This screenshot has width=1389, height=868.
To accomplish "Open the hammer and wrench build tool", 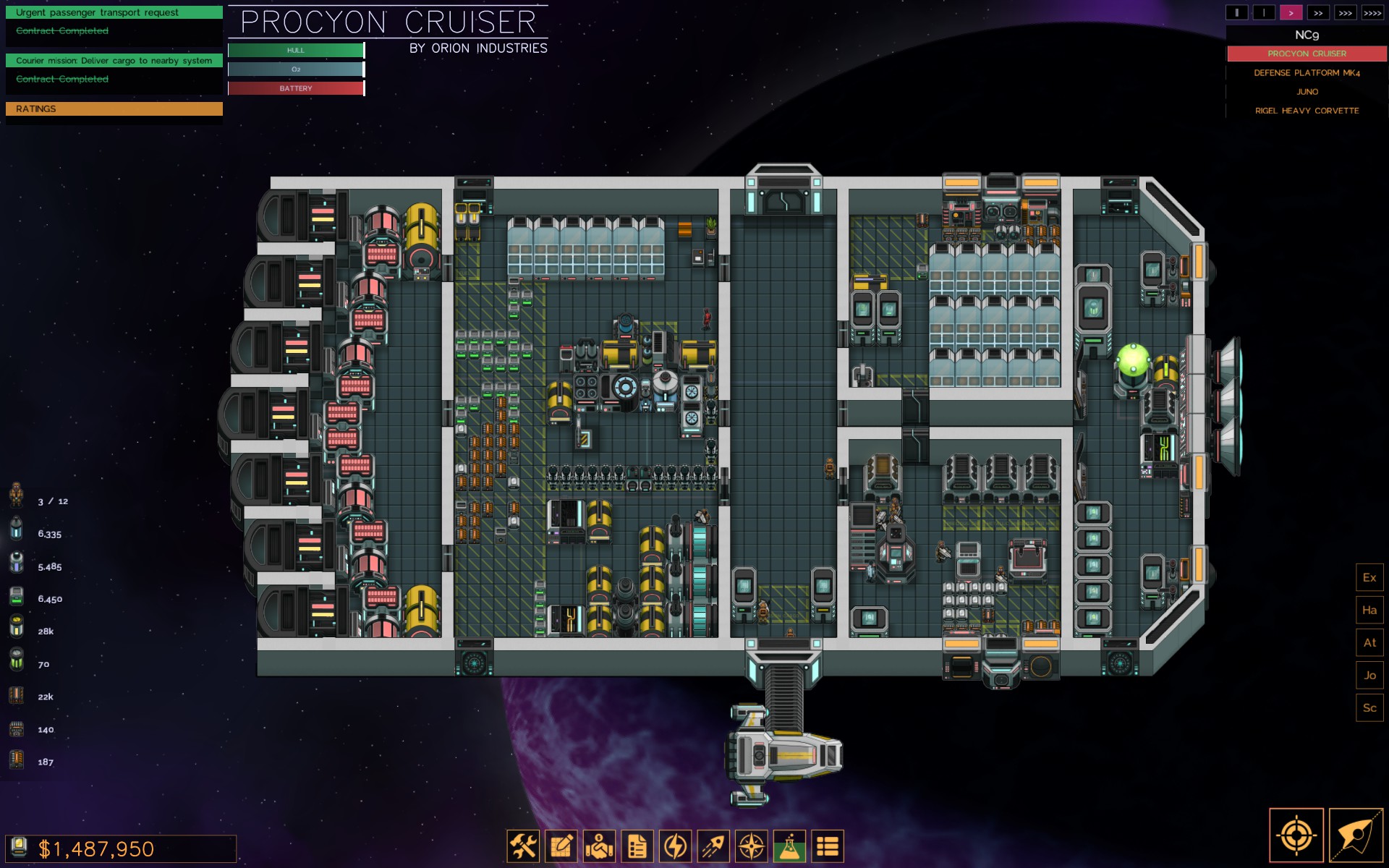I will [x=523, y=846].
